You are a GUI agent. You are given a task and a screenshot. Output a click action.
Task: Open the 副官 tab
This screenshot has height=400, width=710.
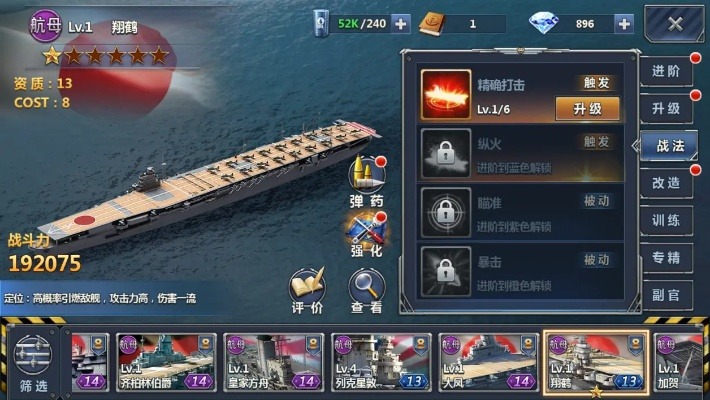tap(667, 294)
